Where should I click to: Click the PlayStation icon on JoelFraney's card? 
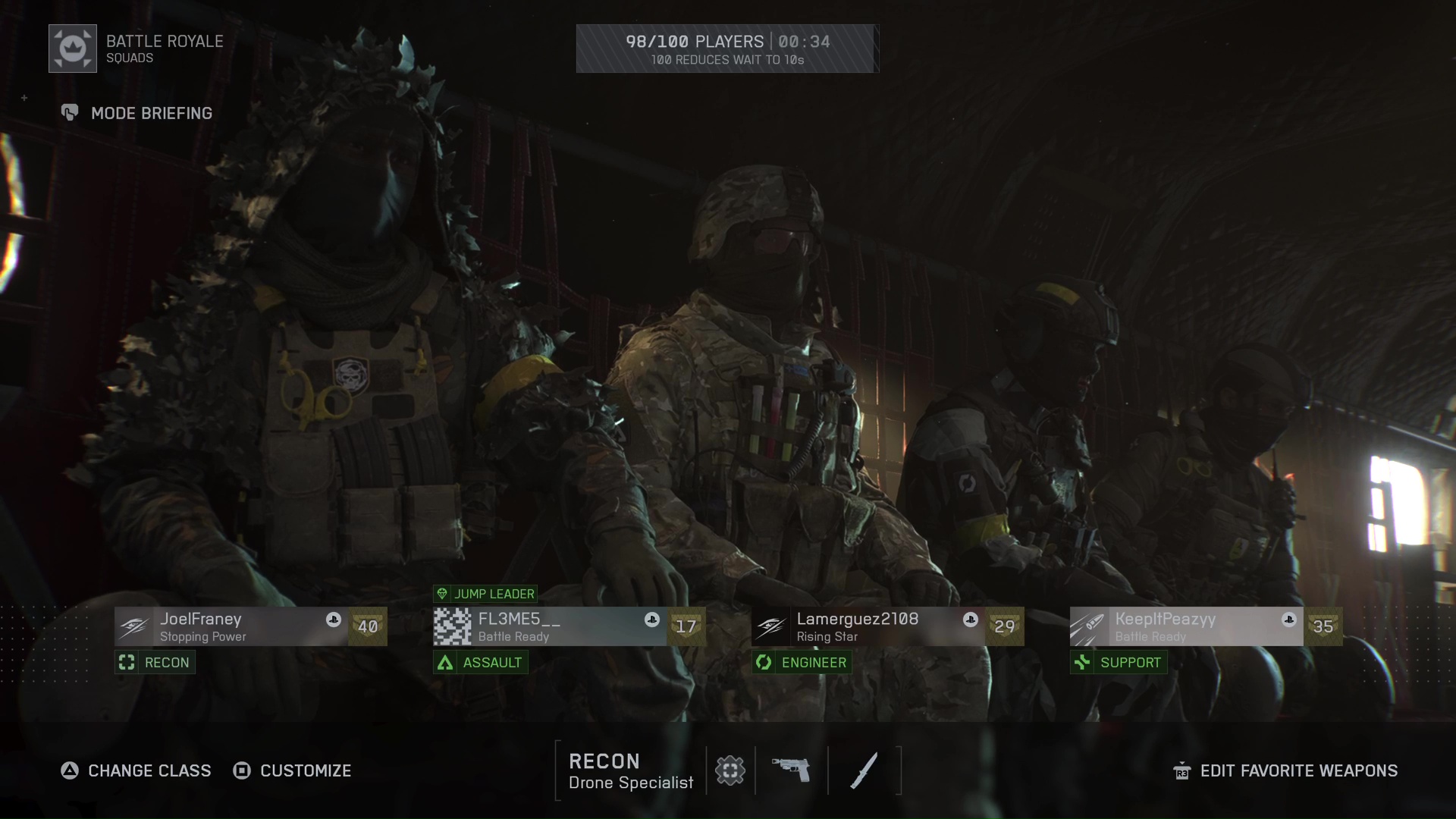(334, 620)
